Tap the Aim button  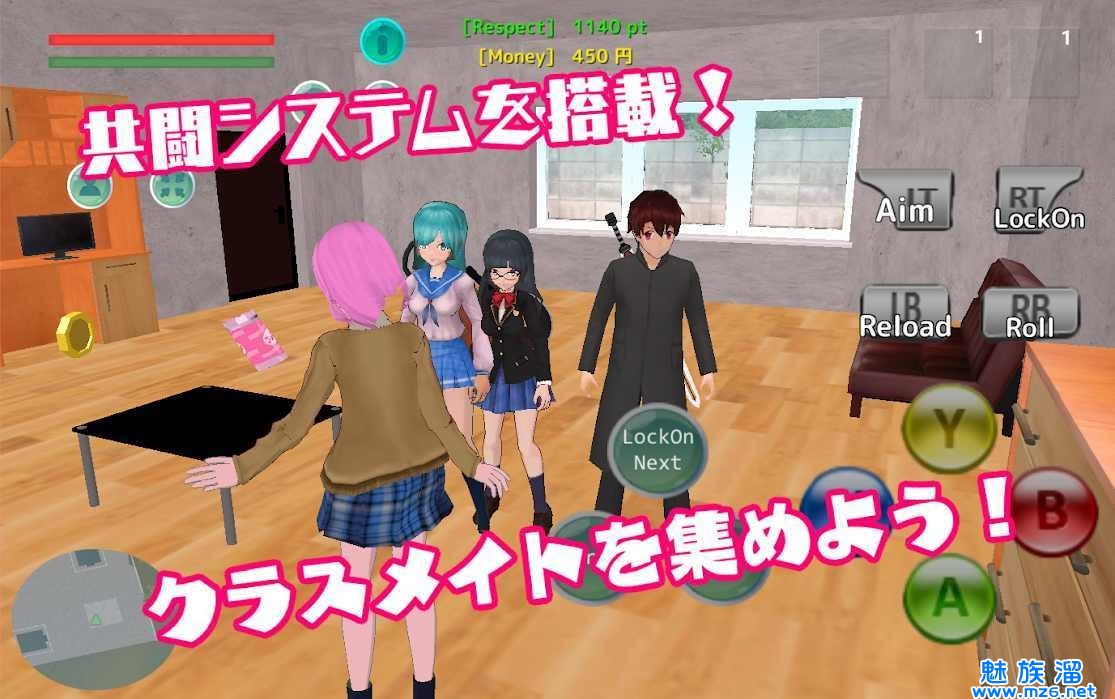tap(905, 201)
